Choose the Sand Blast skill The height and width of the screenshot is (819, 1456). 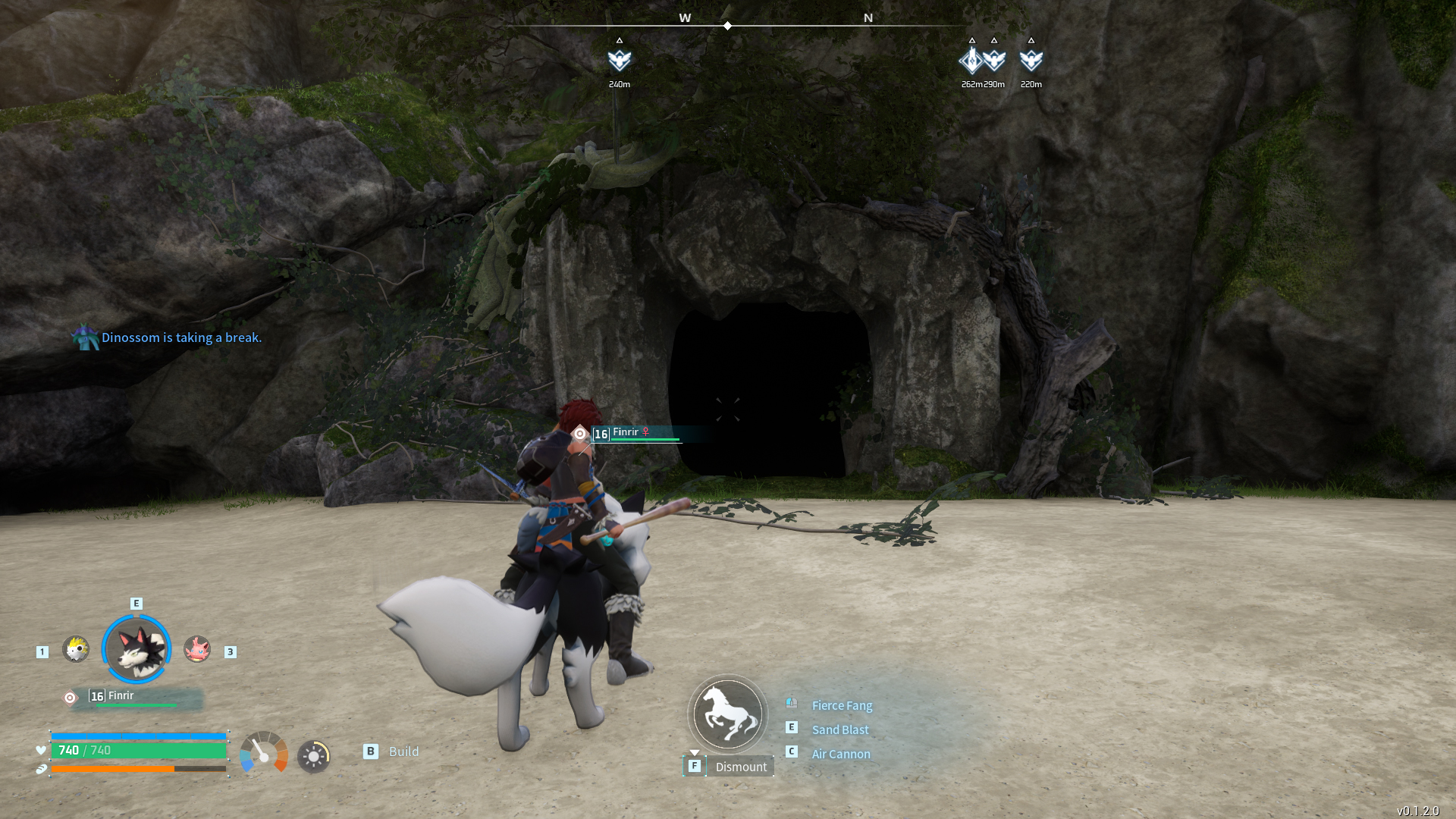pos(840,730)
